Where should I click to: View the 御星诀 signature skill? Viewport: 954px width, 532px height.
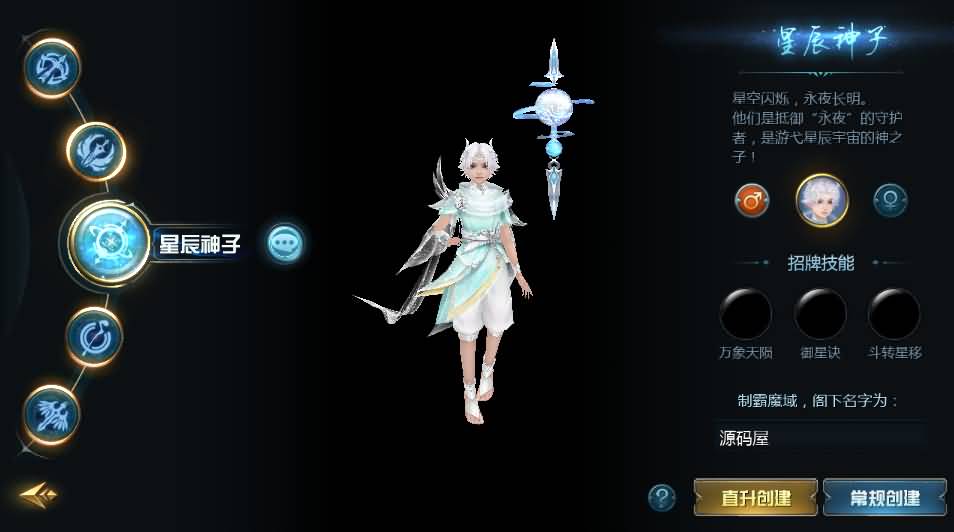click(820, 314)
